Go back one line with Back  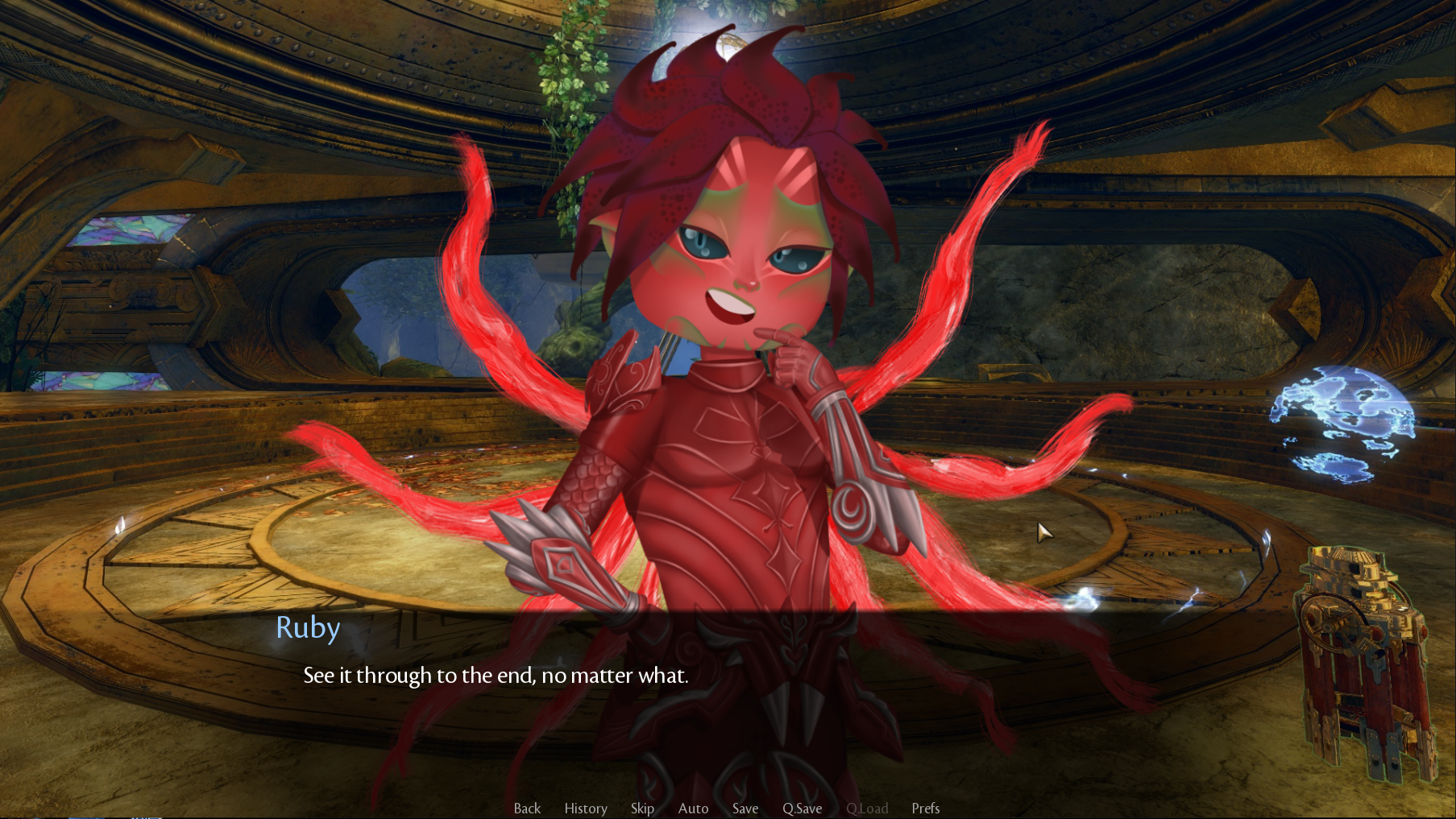[527, 808]
